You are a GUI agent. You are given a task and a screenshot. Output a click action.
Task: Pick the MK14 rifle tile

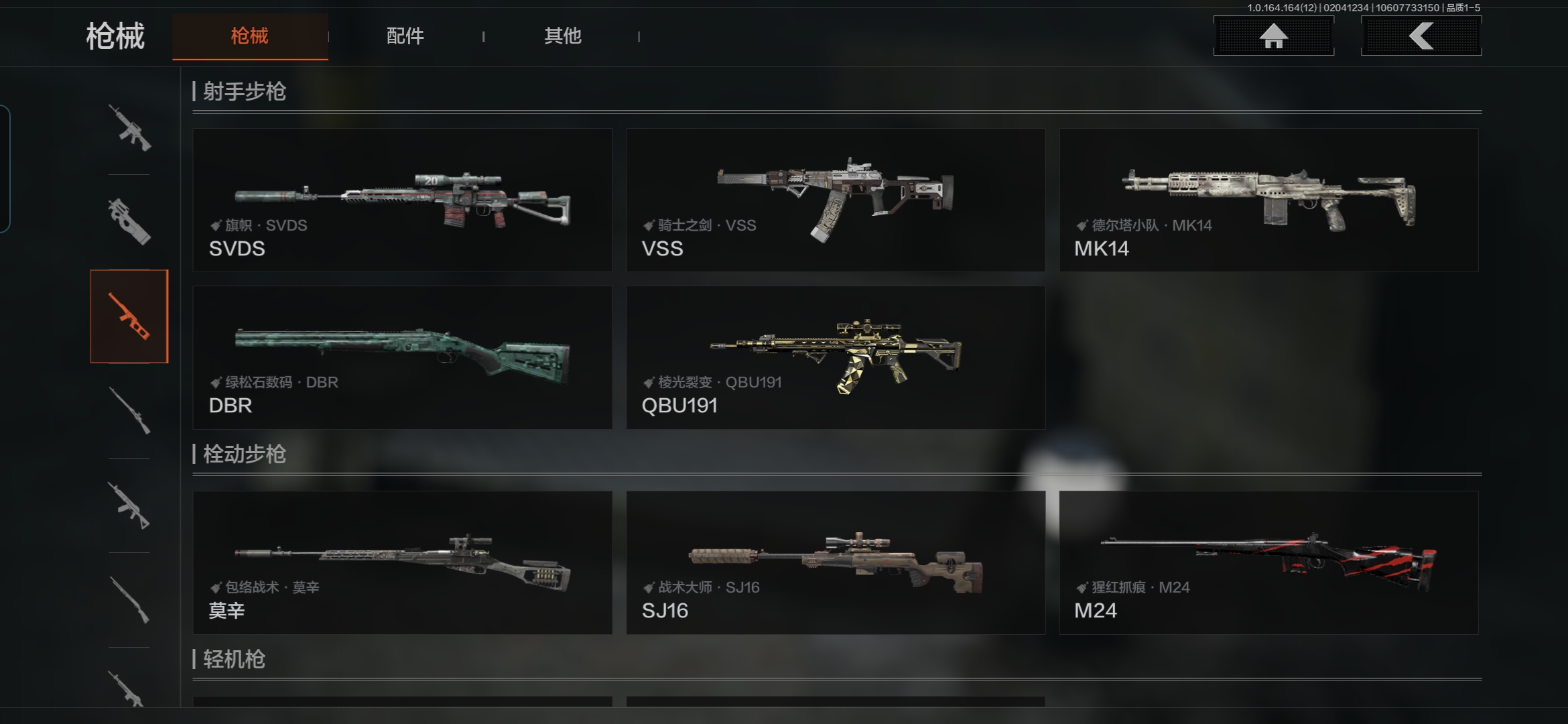1268,200
